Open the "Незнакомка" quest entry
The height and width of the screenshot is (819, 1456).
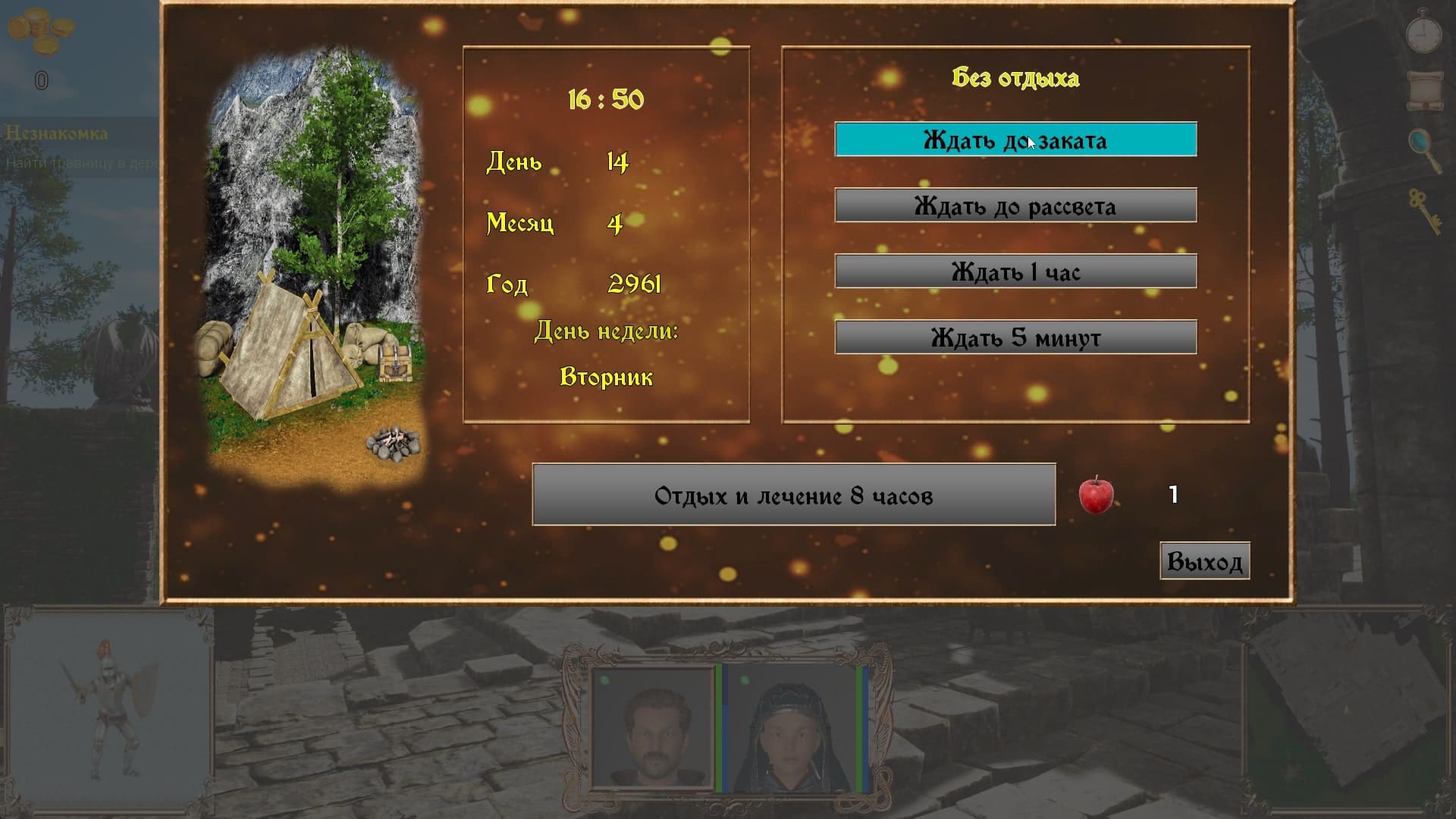click(57, 133)
